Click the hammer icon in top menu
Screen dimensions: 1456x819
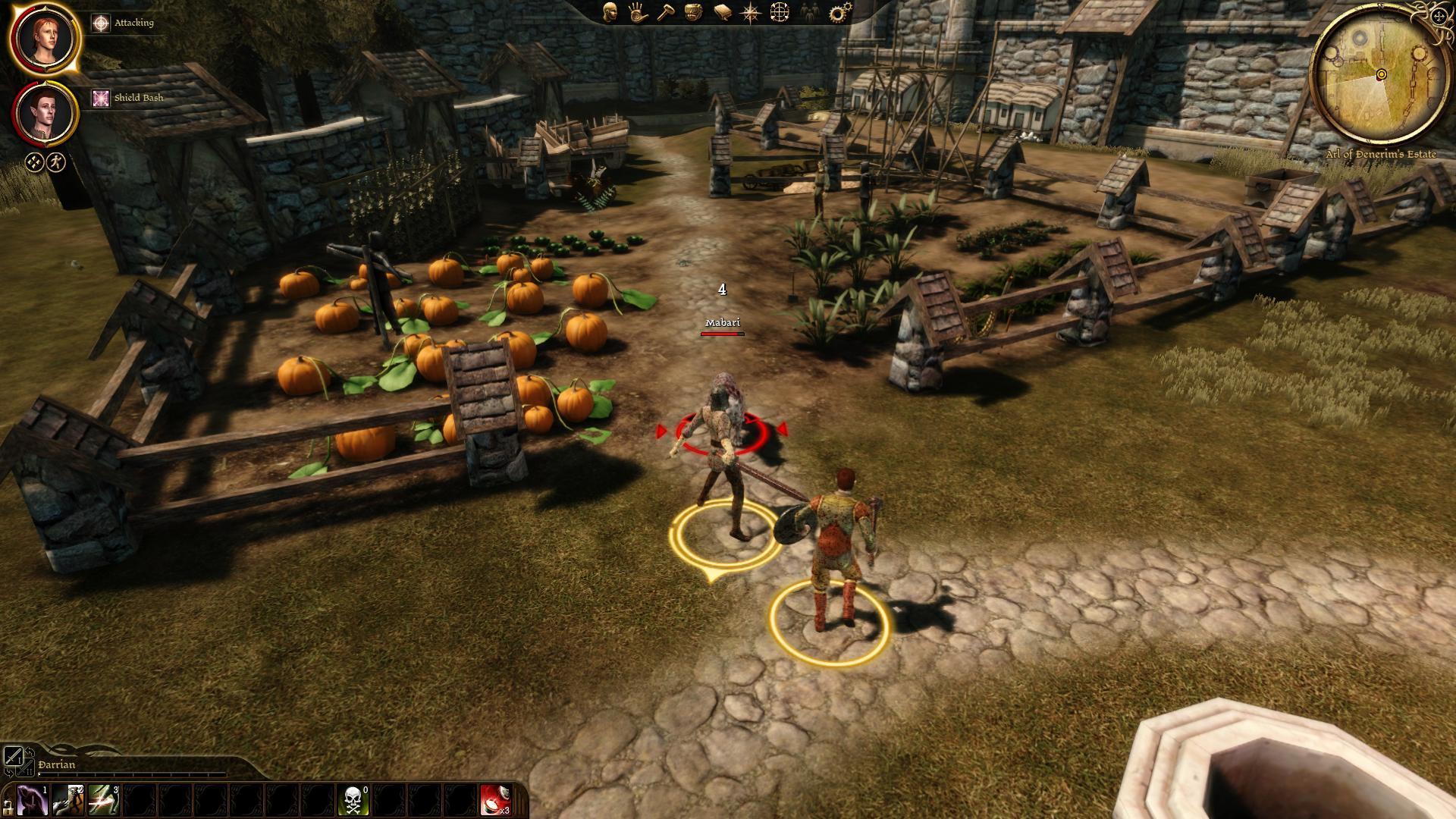point(666,12)
